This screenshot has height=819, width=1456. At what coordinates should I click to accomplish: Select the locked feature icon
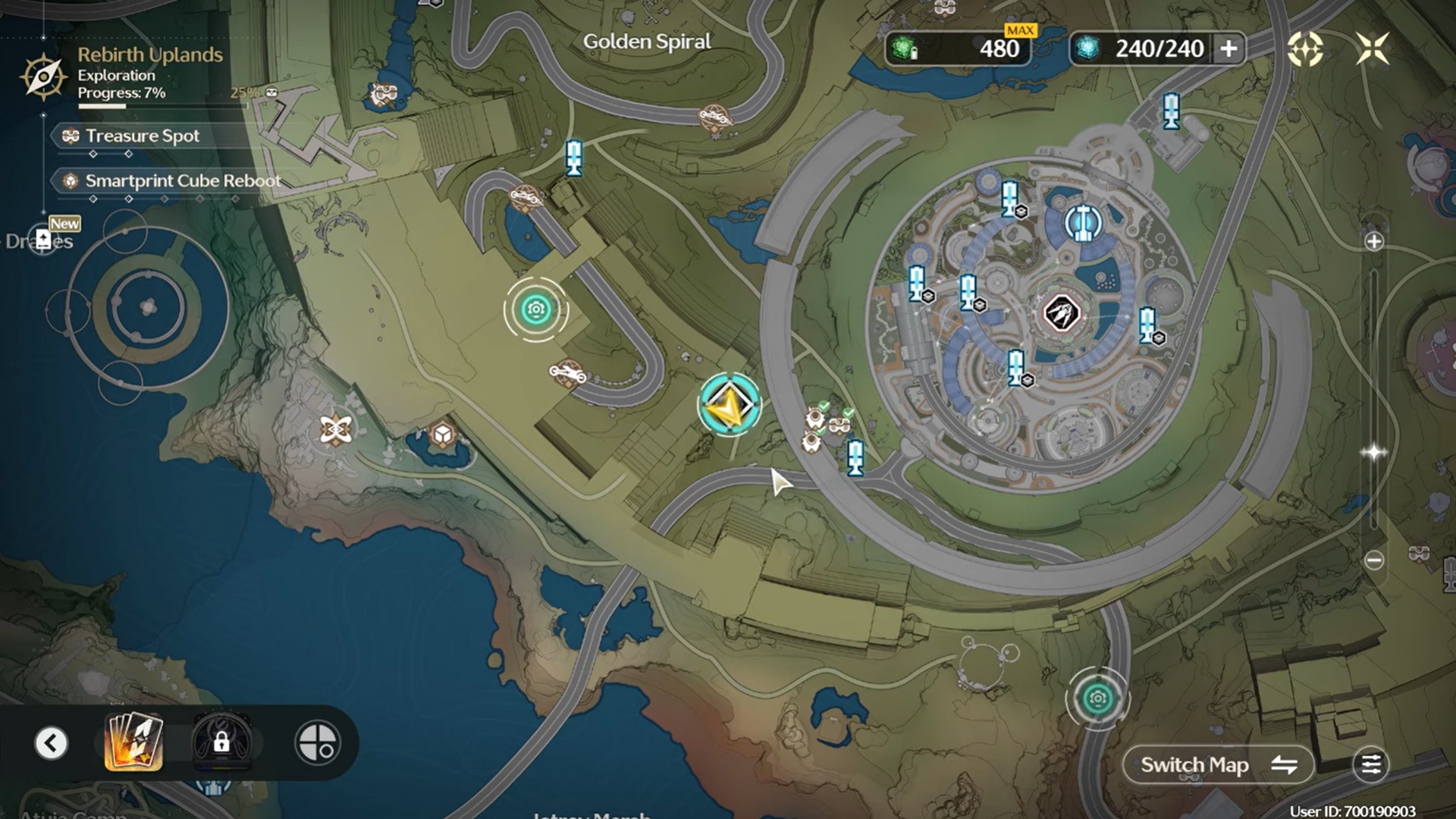221,742
